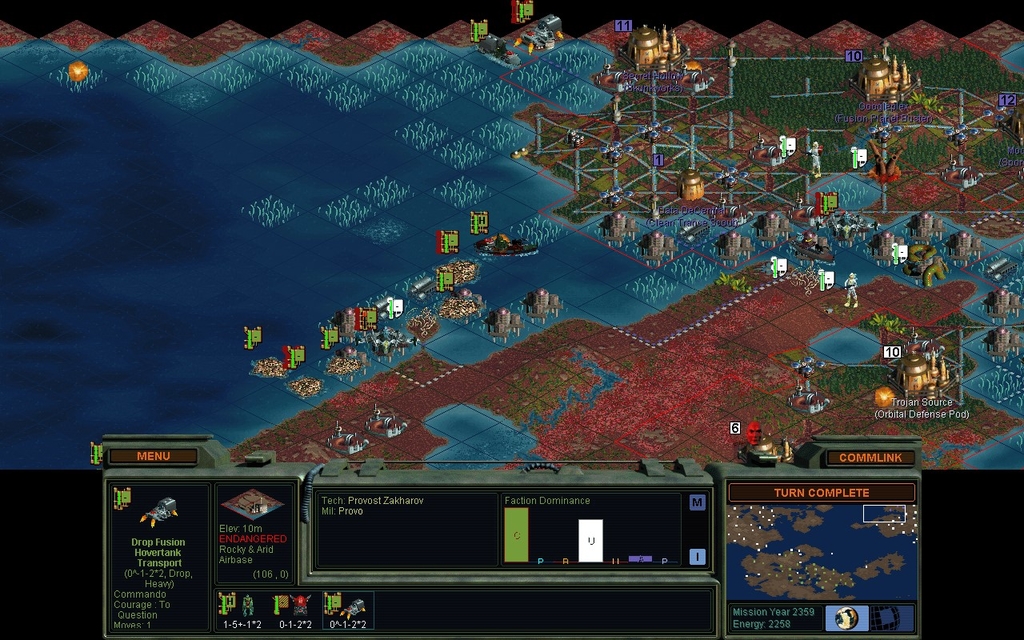This screenshot has height=640, width=1024.
Task: Click the green faction dominance bar
Action: 517,535
